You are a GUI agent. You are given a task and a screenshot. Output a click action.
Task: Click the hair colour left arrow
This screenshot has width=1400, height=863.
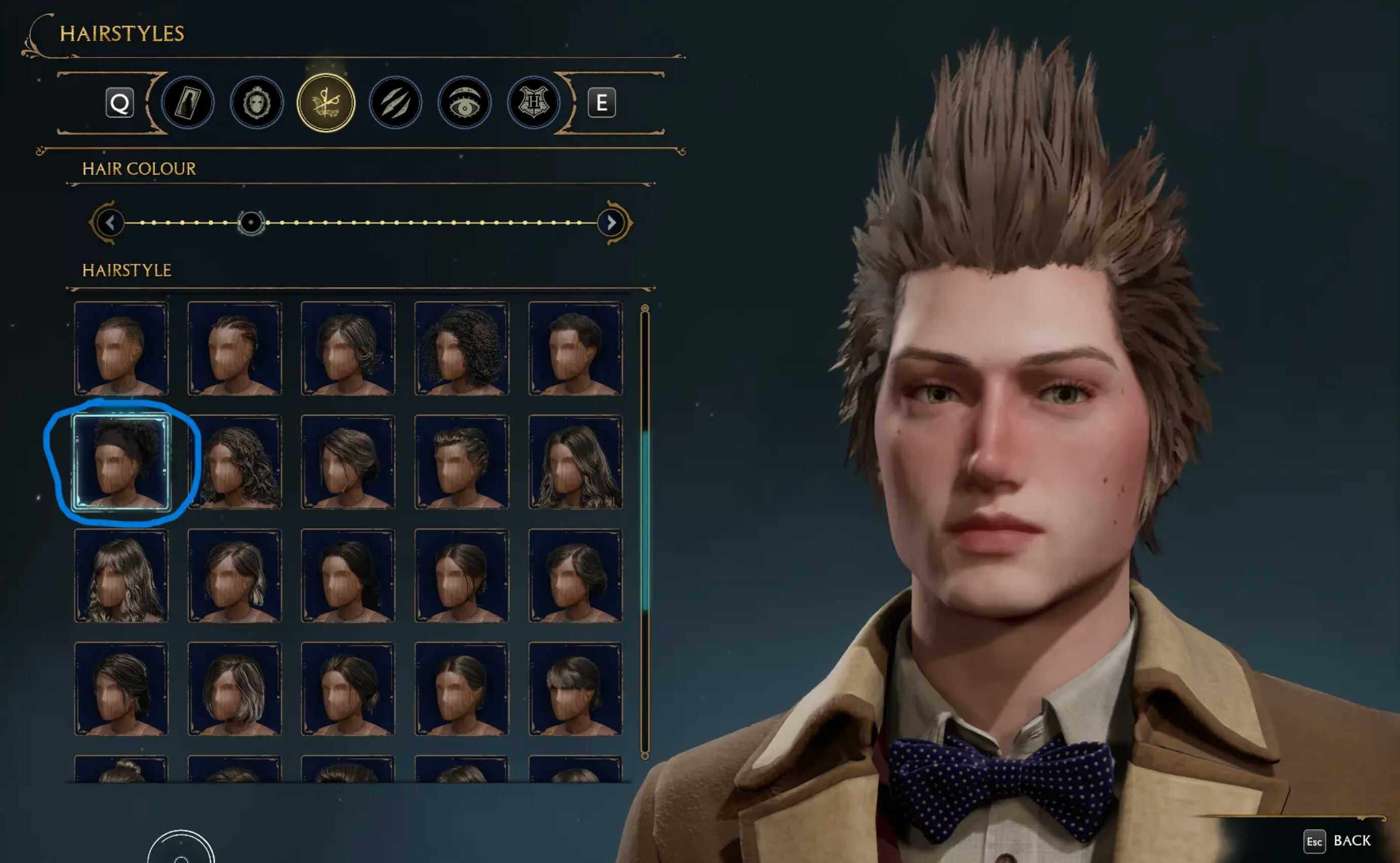click(x=109, y=223)
